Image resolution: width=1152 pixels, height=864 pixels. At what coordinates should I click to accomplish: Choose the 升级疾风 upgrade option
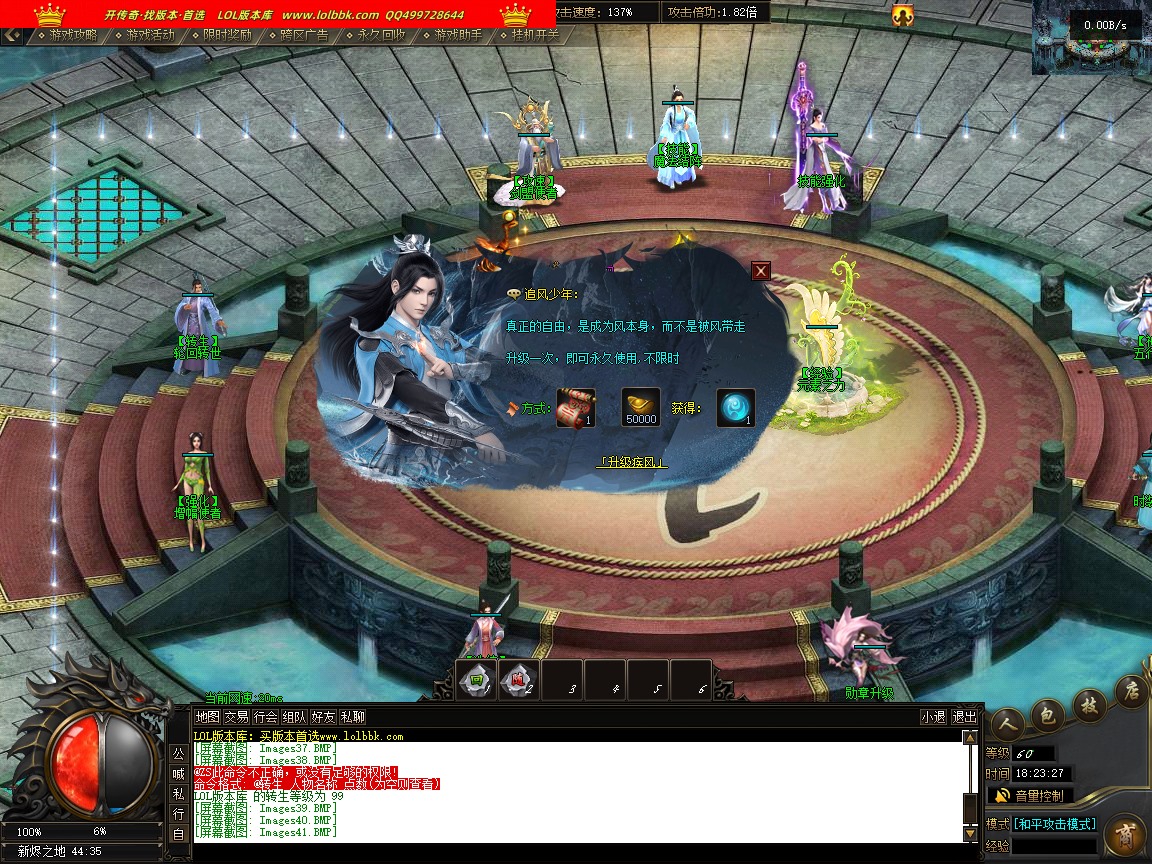tap(632, 462)
